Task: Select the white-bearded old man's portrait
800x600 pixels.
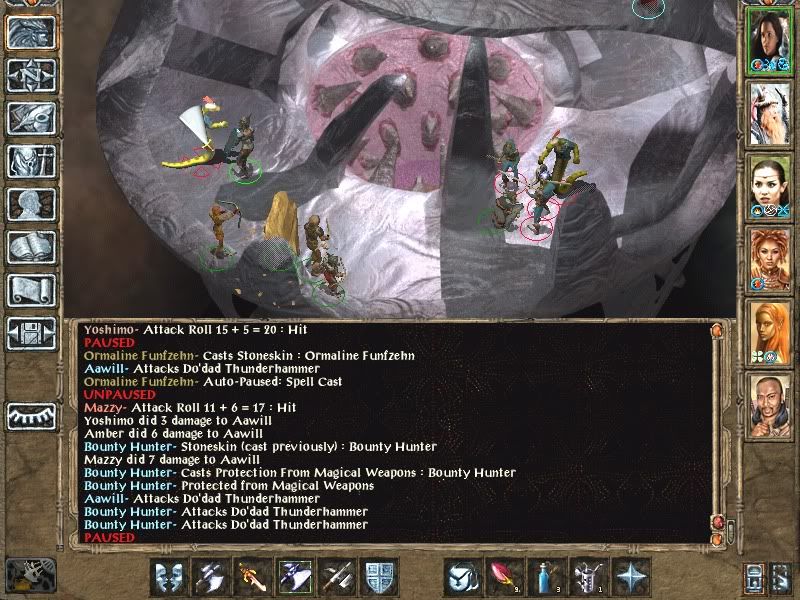Action: [770, 112]
